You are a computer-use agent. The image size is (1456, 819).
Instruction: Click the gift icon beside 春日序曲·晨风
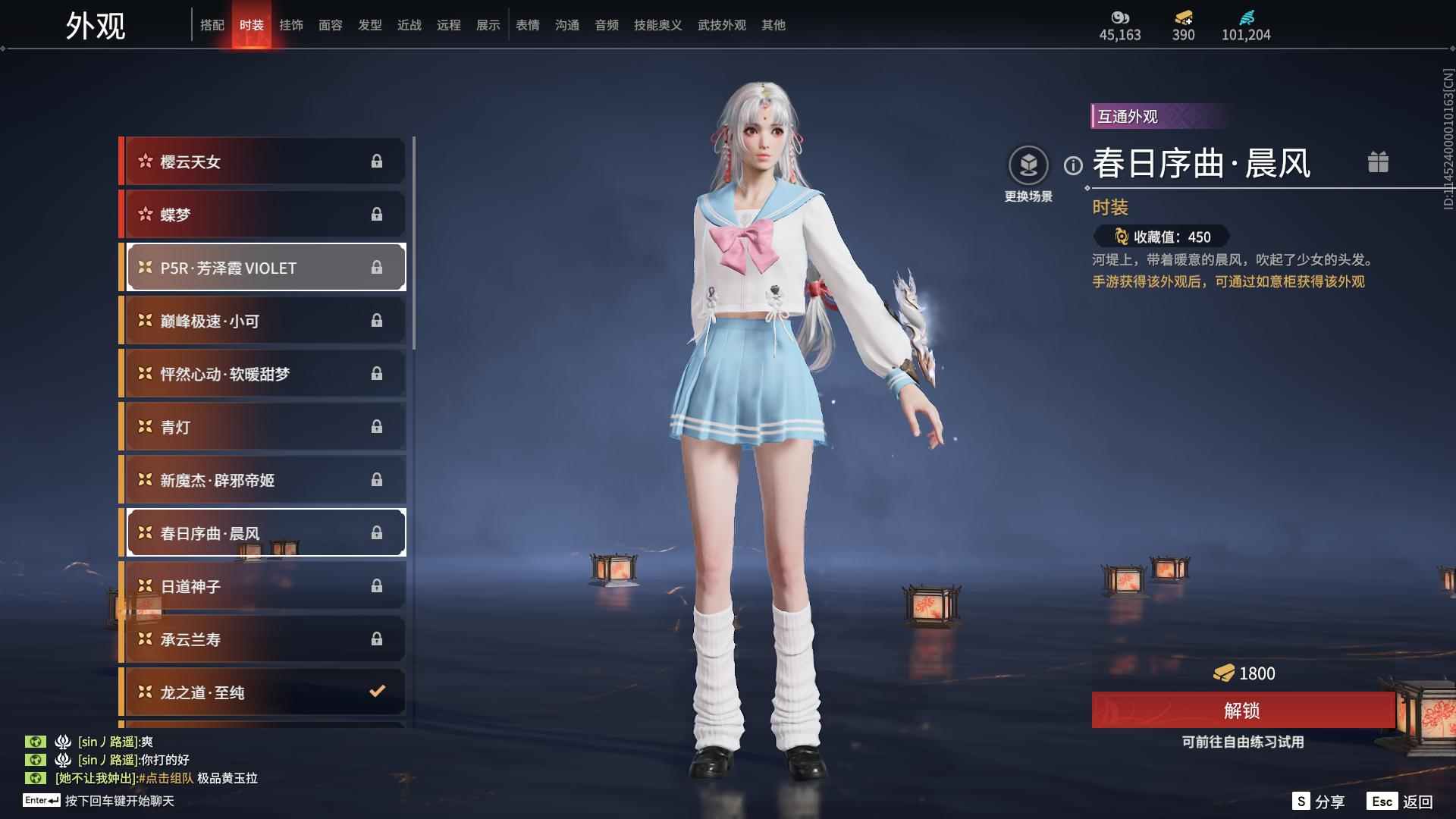click(x=1379, y=162)
